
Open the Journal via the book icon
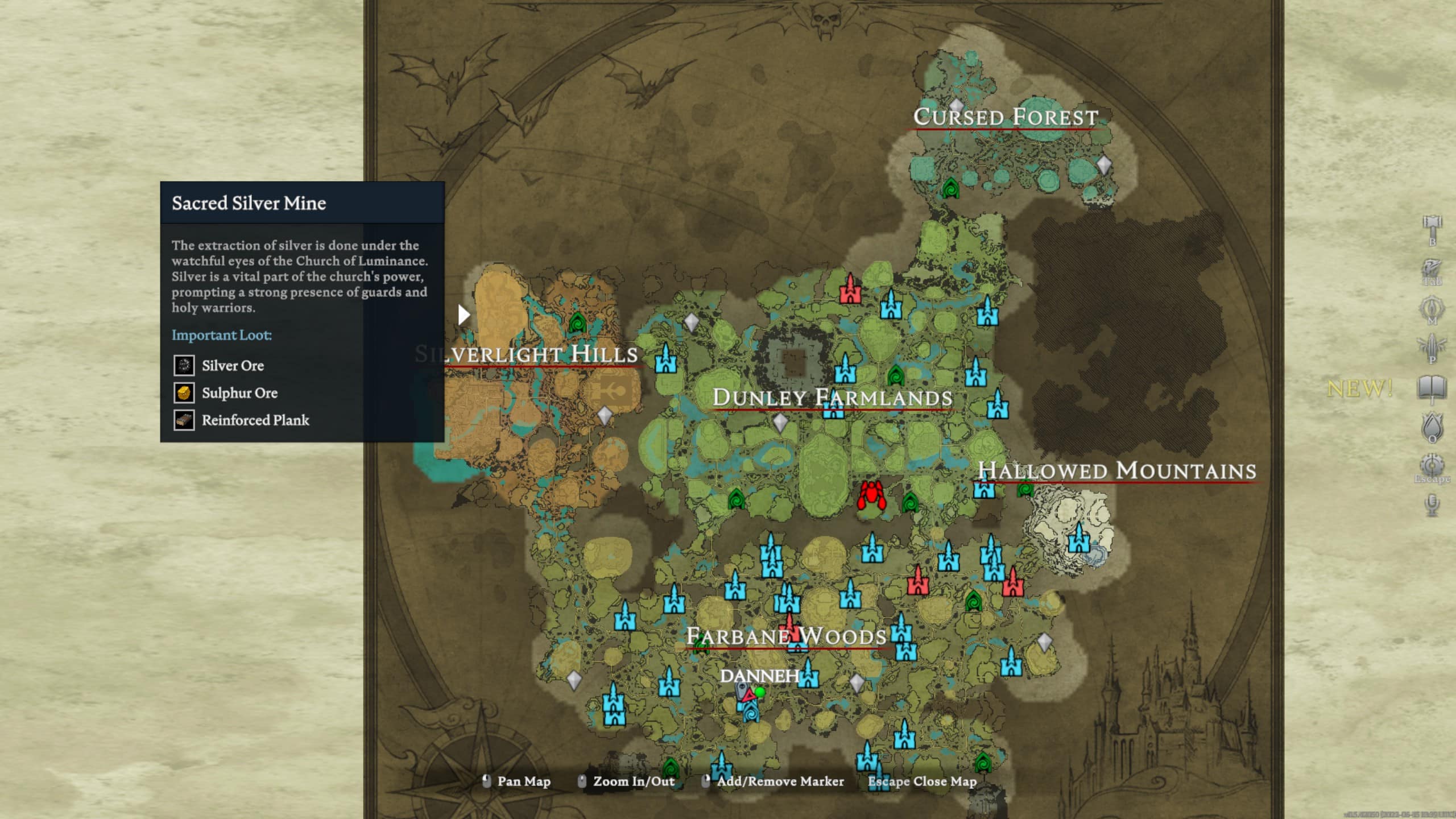pos(1431,387)
